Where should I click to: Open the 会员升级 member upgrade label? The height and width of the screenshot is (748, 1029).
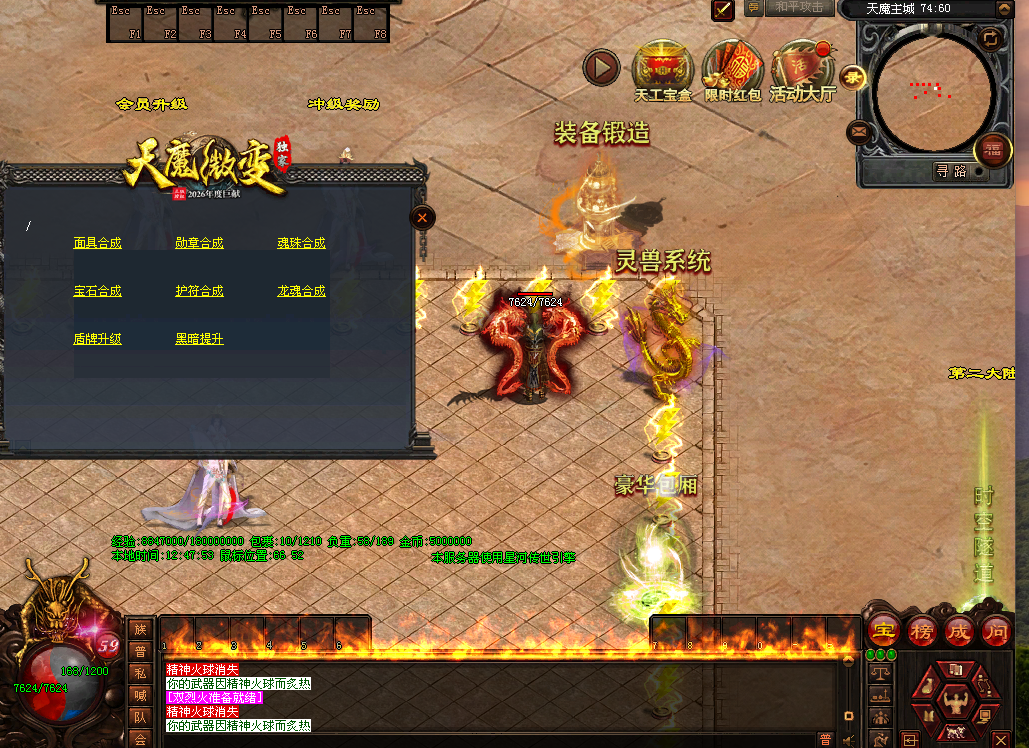pyautogui.click(x=152, y=104)
